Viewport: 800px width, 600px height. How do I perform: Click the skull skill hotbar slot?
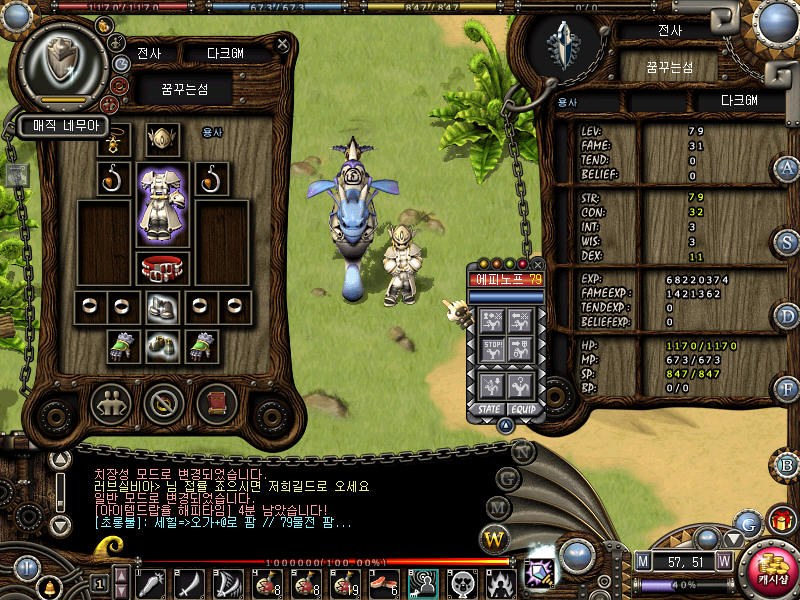(464, 582)
